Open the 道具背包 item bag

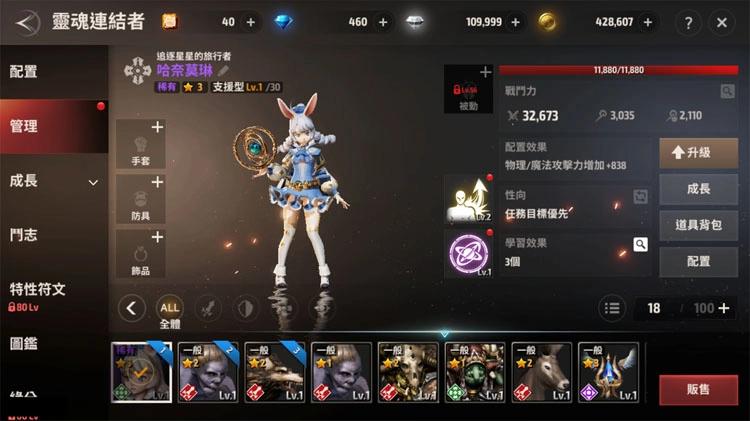[x=698, y=225]
